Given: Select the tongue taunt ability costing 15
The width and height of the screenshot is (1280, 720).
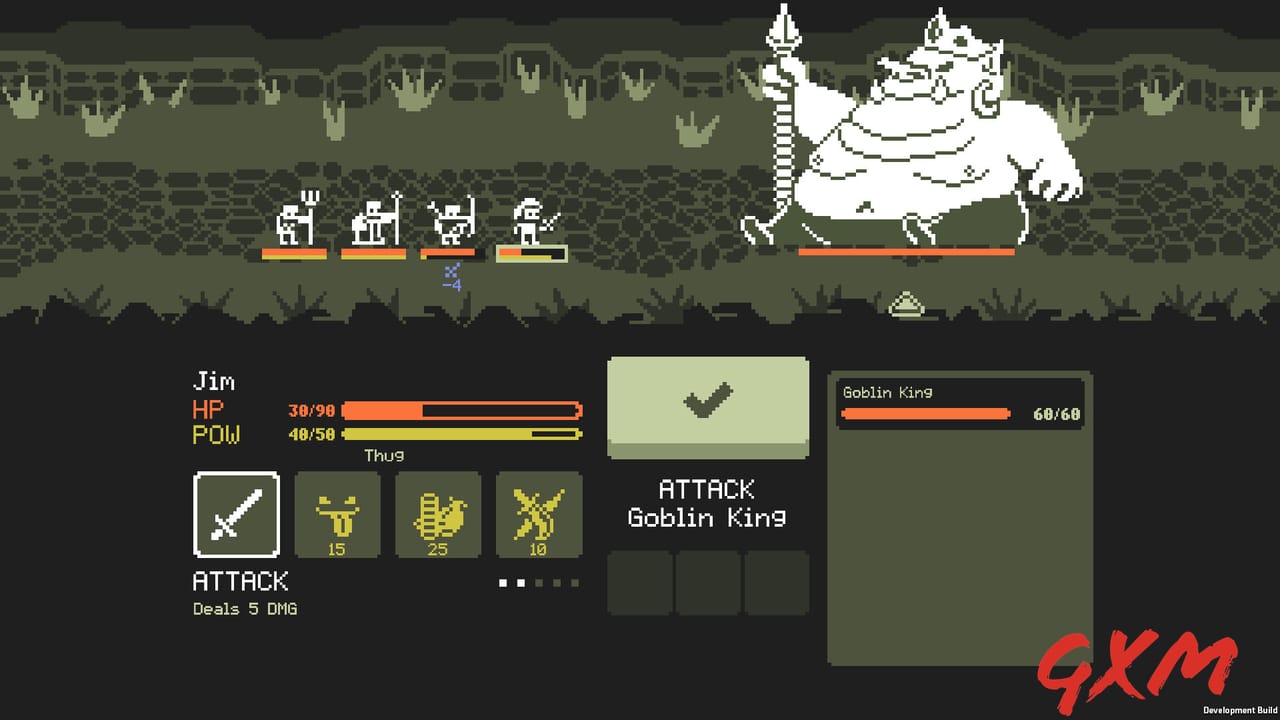Looking at the screenshot, I should point(337,515).
